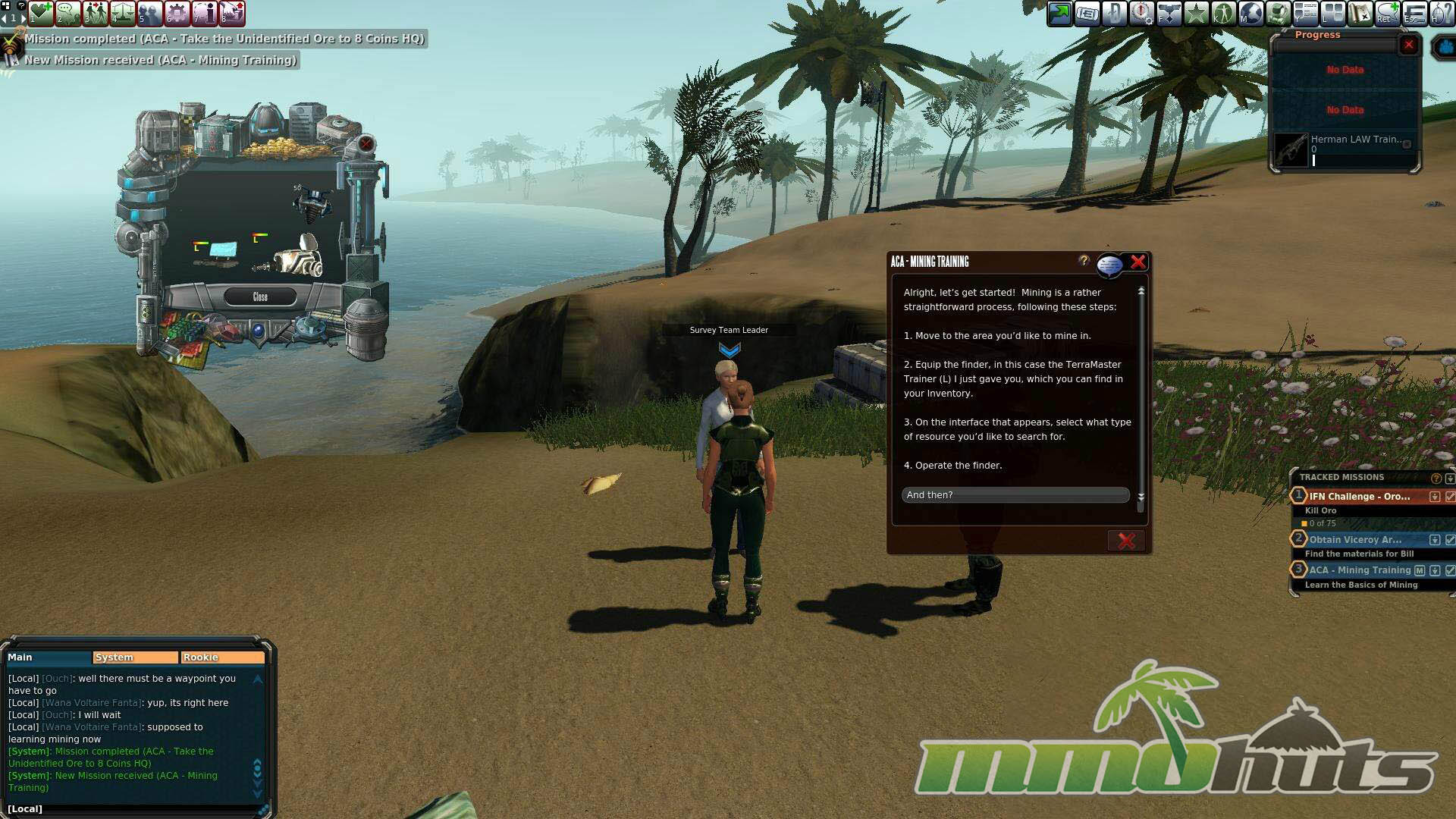The width and height of the screenshot is (1456, 819).
Task: Open the help question mark in the mission dialog
Action: pyautogui.click(x=1084, y=261)
